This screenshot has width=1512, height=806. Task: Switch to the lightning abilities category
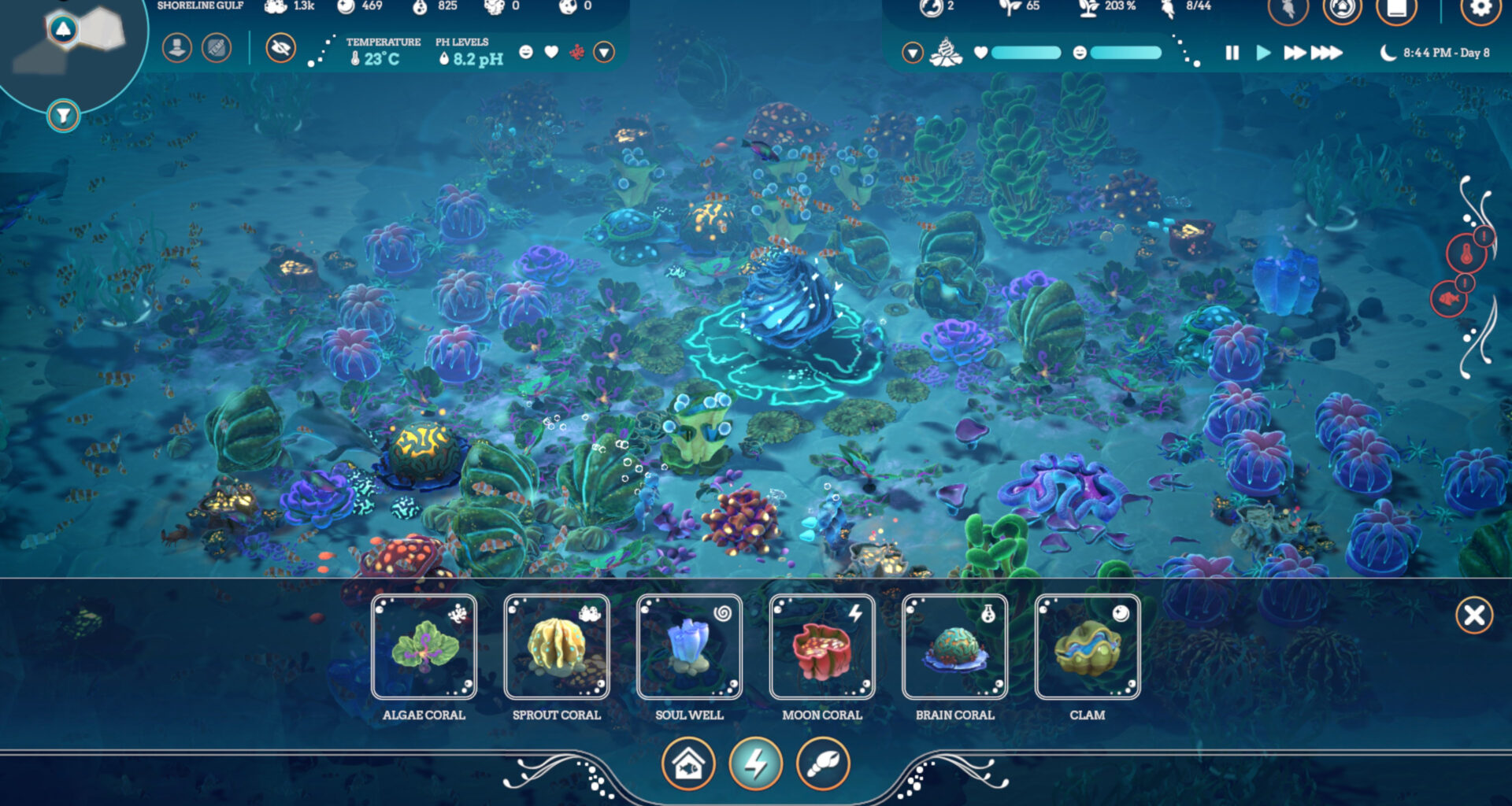[x=758, y=763]
